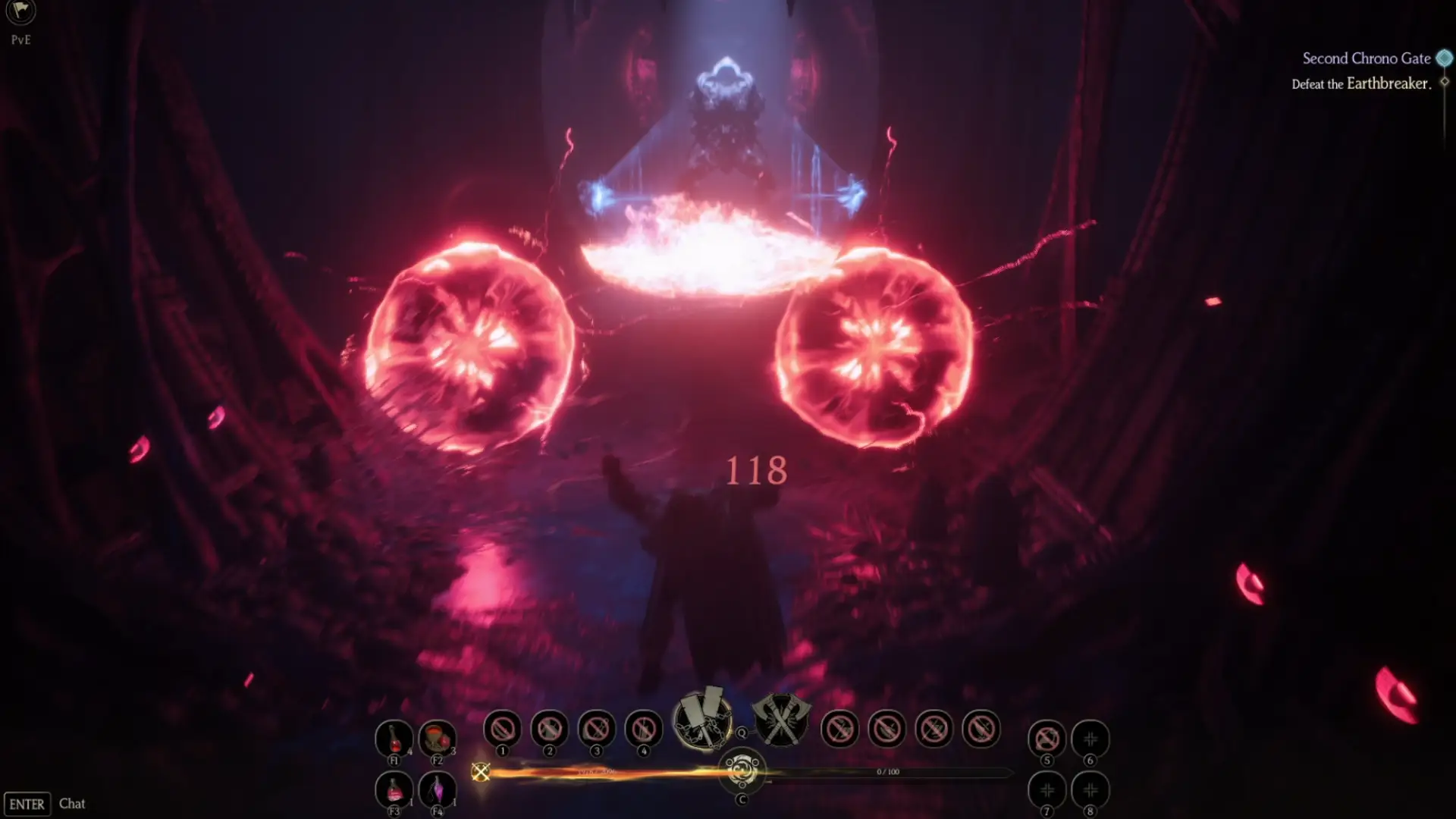Use the pink round potion slot
1456x819 pixels.
tap(394, 789)
